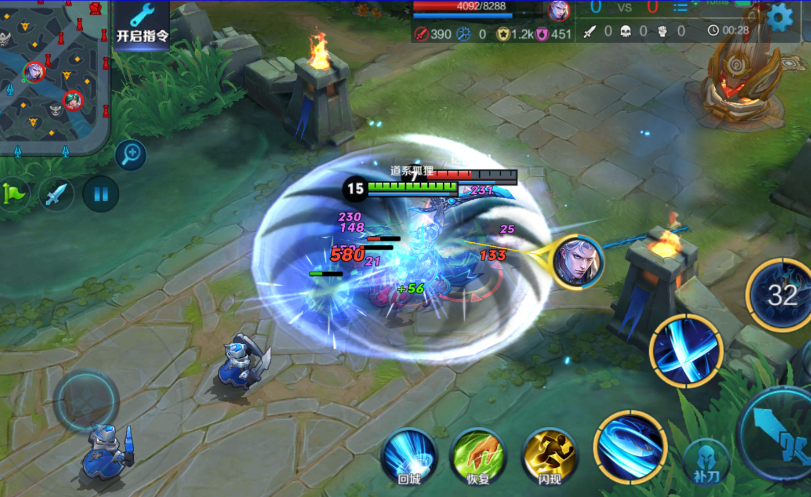Cast the crossed blue blades skill
This screenshot has width=811, height=497.
coord(685,350)
